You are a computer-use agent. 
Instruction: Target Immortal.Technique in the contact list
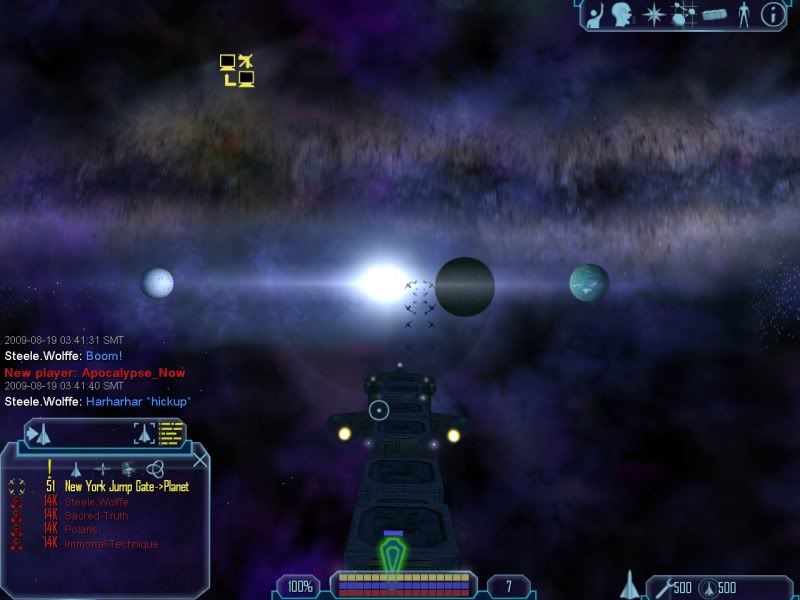(x=111, y=543)
